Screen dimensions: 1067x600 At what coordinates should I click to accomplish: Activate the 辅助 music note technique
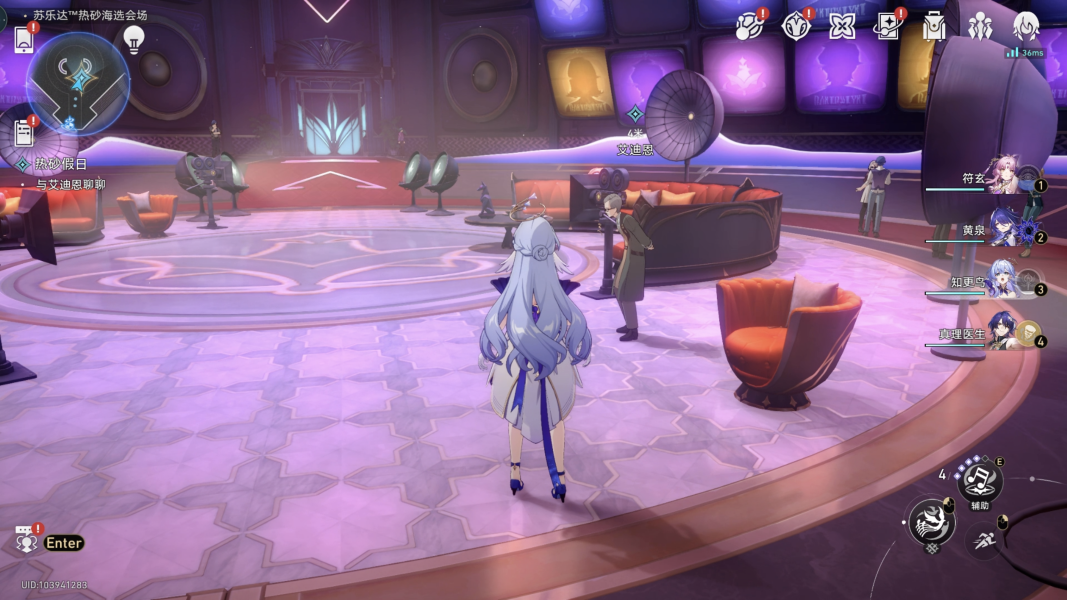[979, 480]
